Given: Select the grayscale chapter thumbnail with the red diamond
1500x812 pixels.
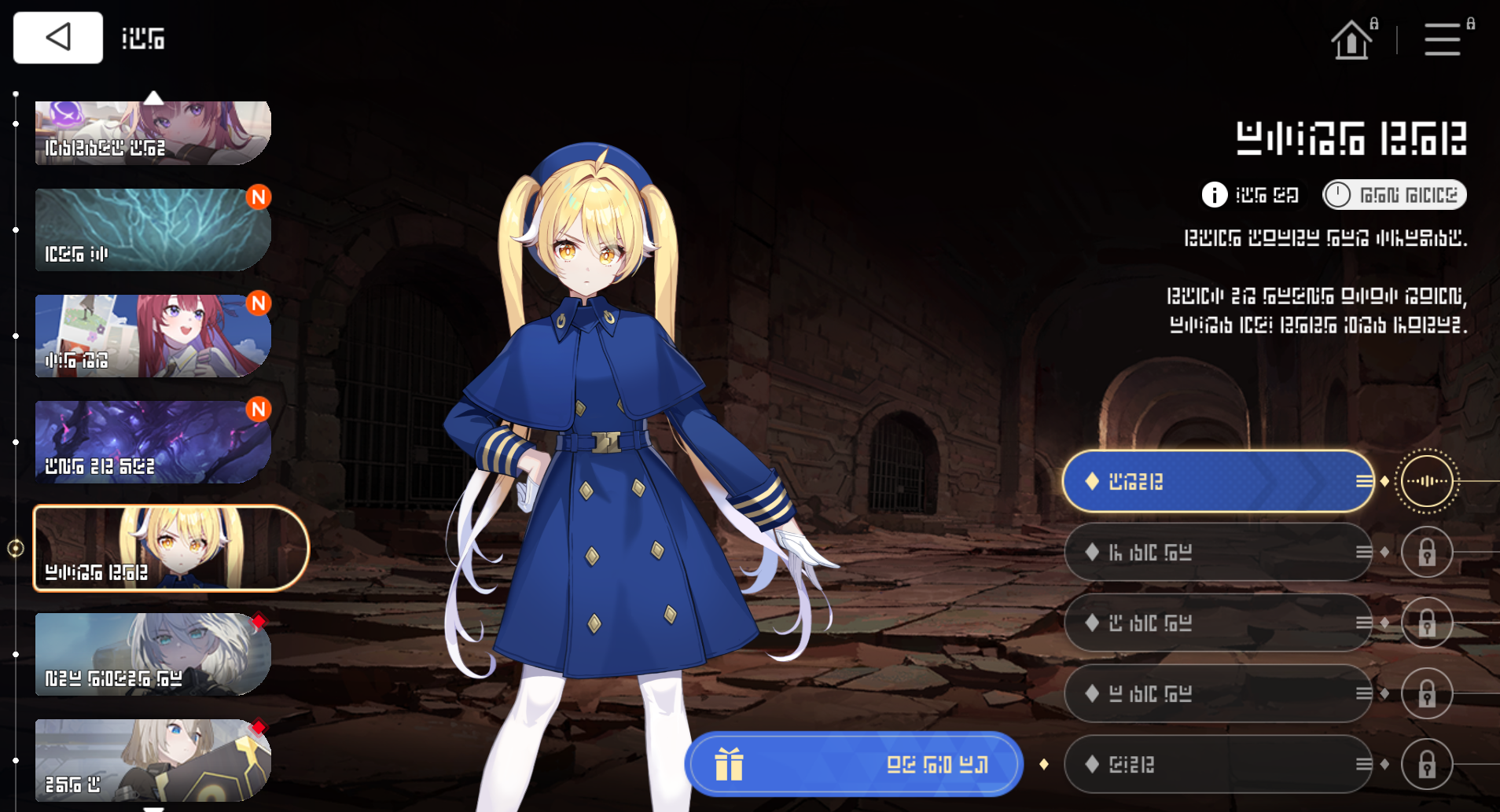Looking at the screenshot, I should 149,653.
